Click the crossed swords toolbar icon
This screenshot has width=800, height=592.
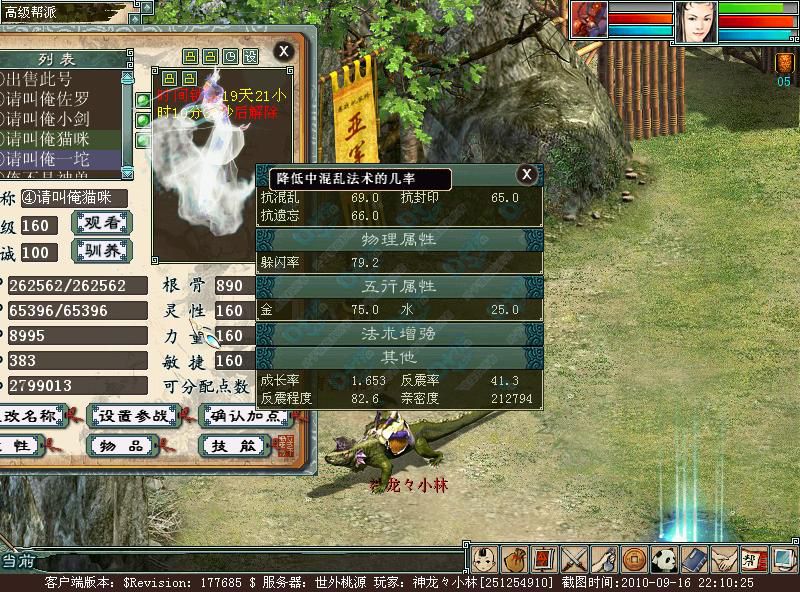click(x=574, y=559)
